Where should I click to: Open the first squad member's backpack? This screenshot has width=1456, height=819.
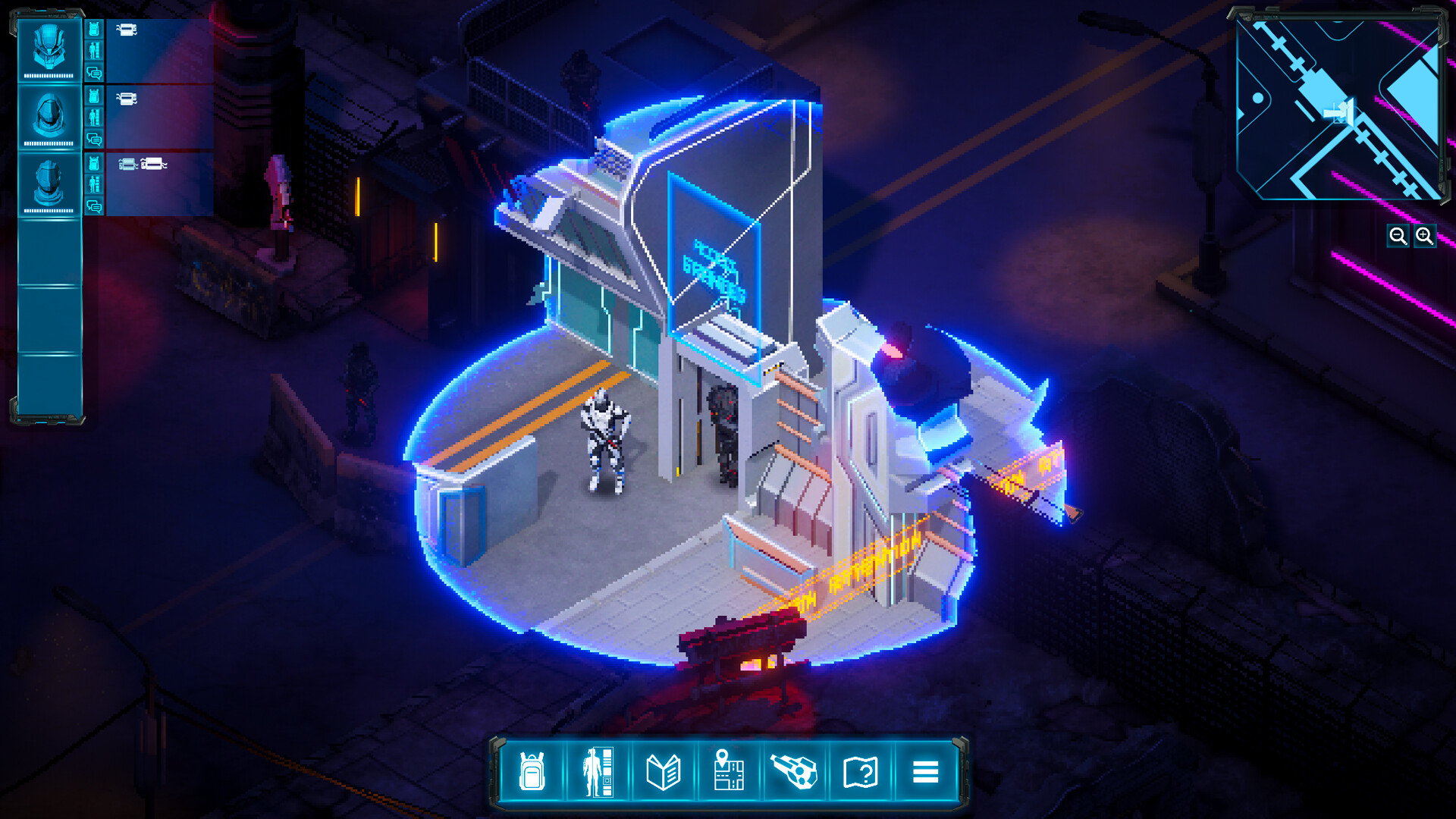[94, 29]
